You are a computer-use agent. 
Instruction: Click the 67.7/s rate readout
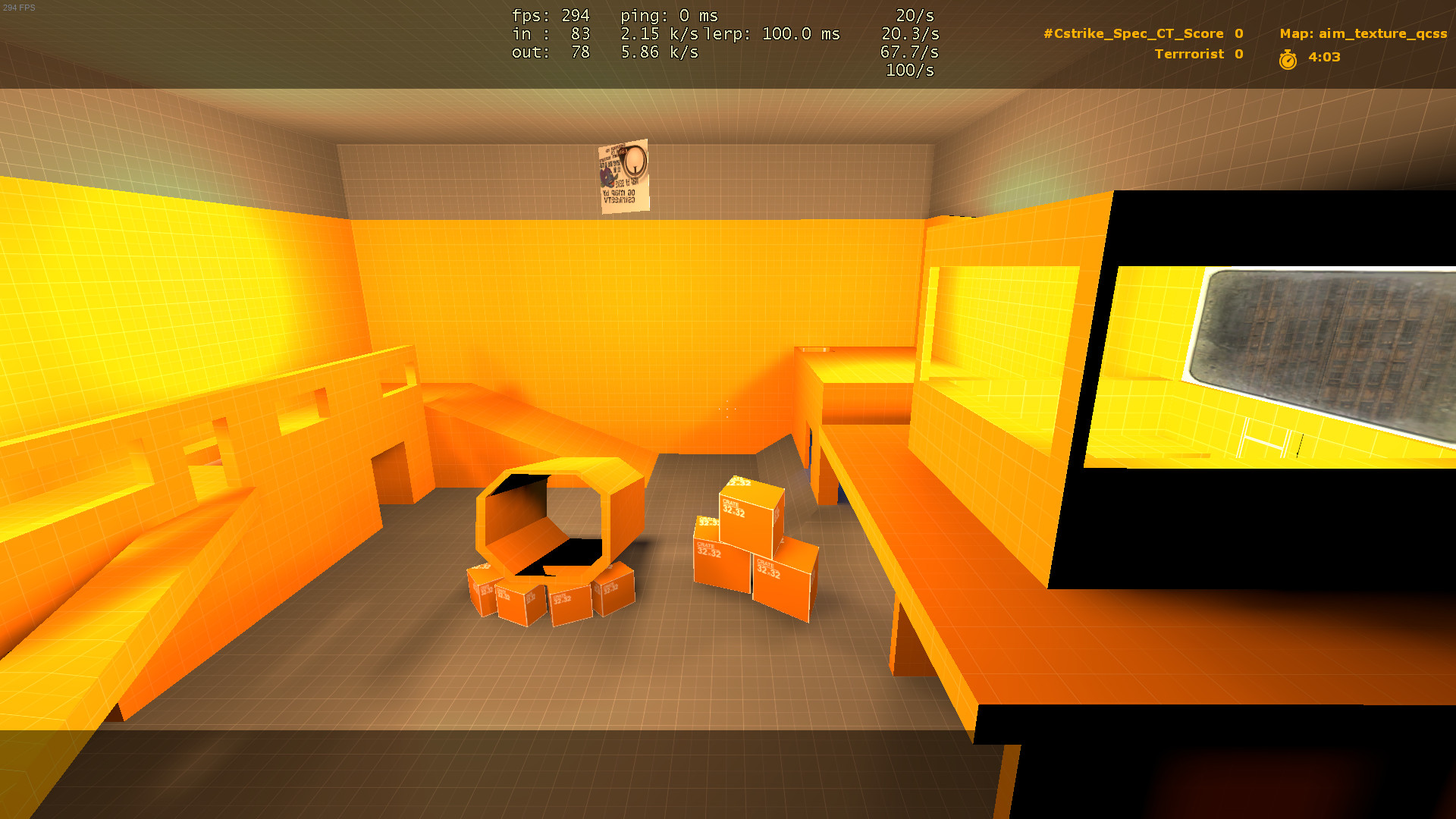click(x=909, y=53)
